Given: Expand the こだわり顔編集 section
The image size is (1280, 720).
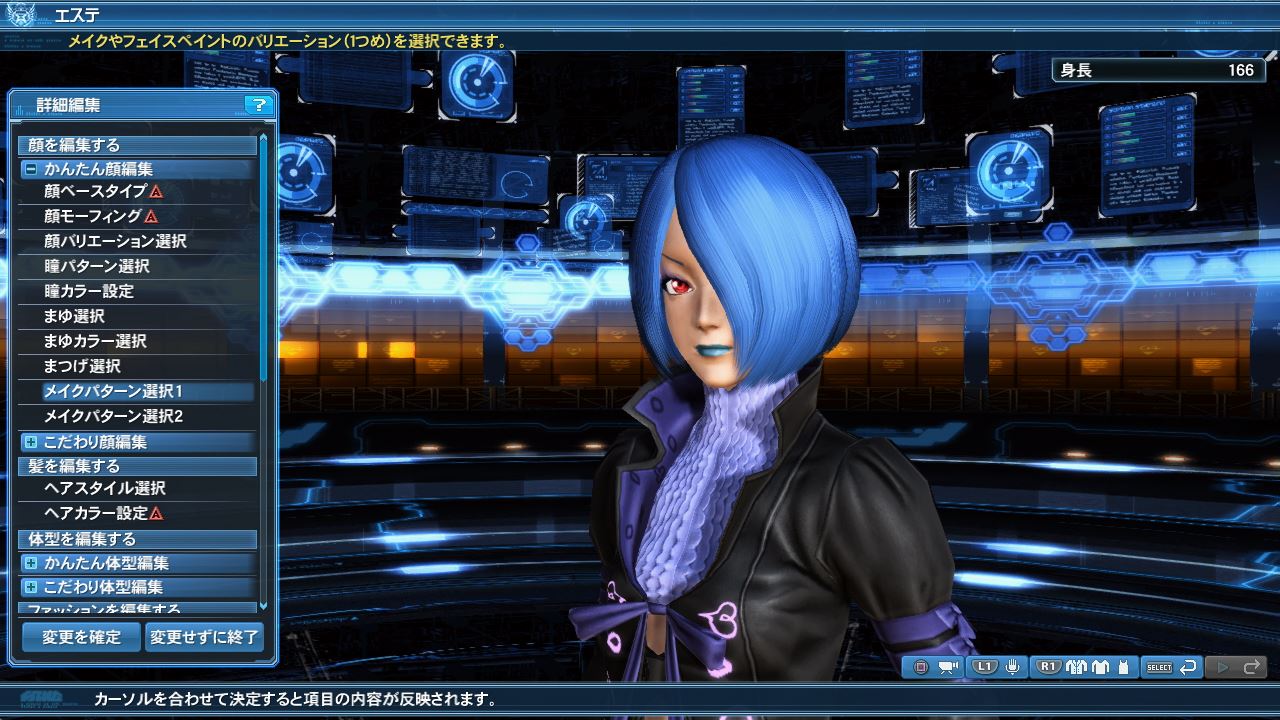Looking at the screenshot, I should 31,442.
